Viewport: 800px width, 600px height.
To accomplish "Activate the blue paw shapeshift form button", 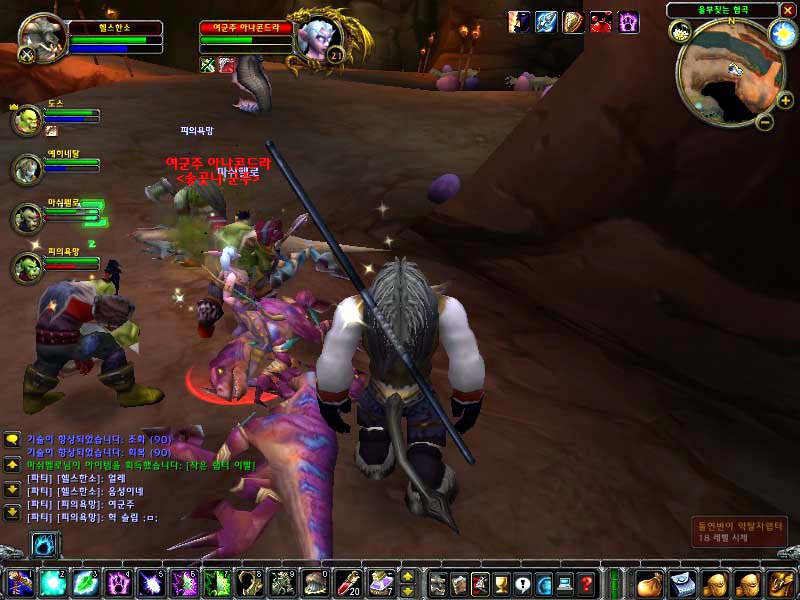I will point(46,545).
